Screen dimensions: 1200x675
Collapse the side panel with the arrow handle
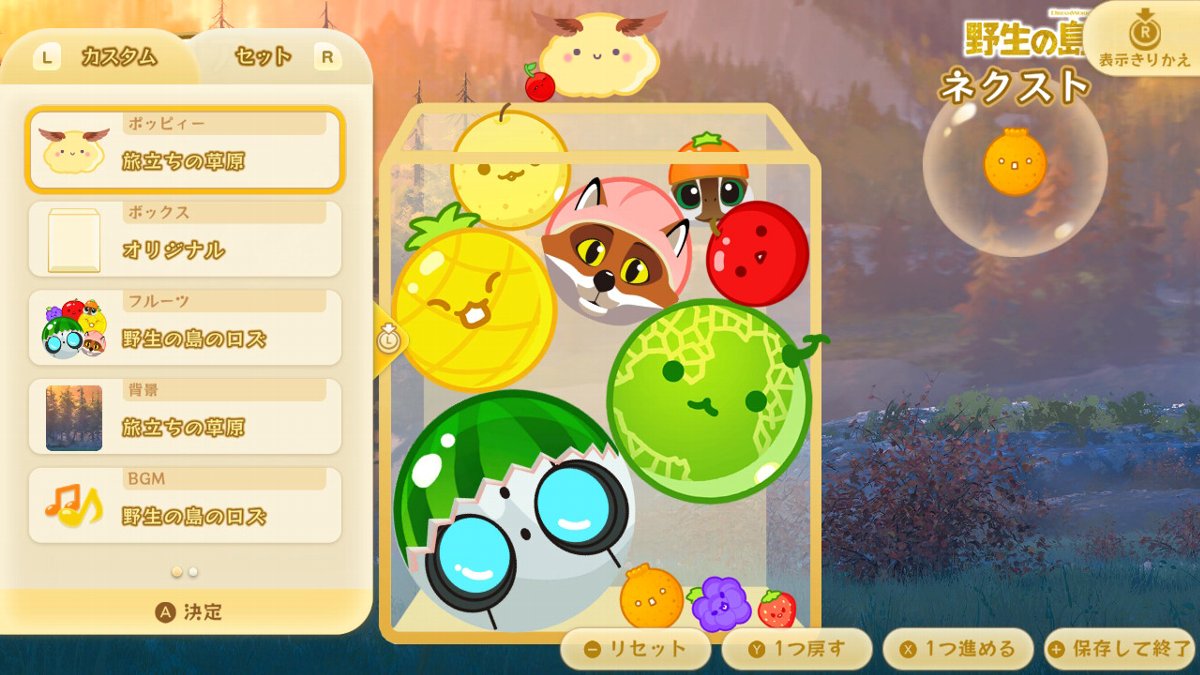click(387, 340)
